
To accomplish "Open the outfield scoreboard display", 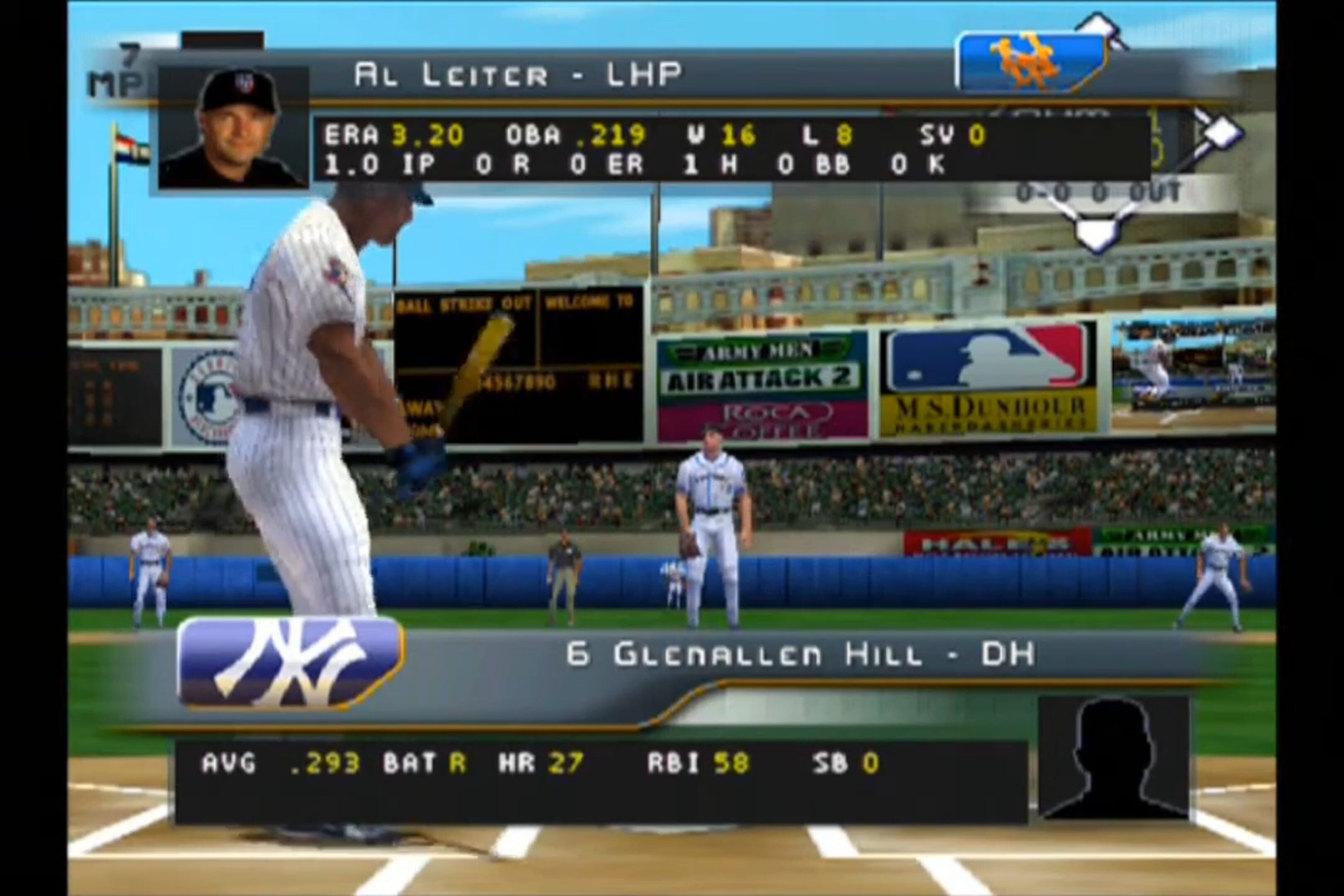I will (514, 366).
